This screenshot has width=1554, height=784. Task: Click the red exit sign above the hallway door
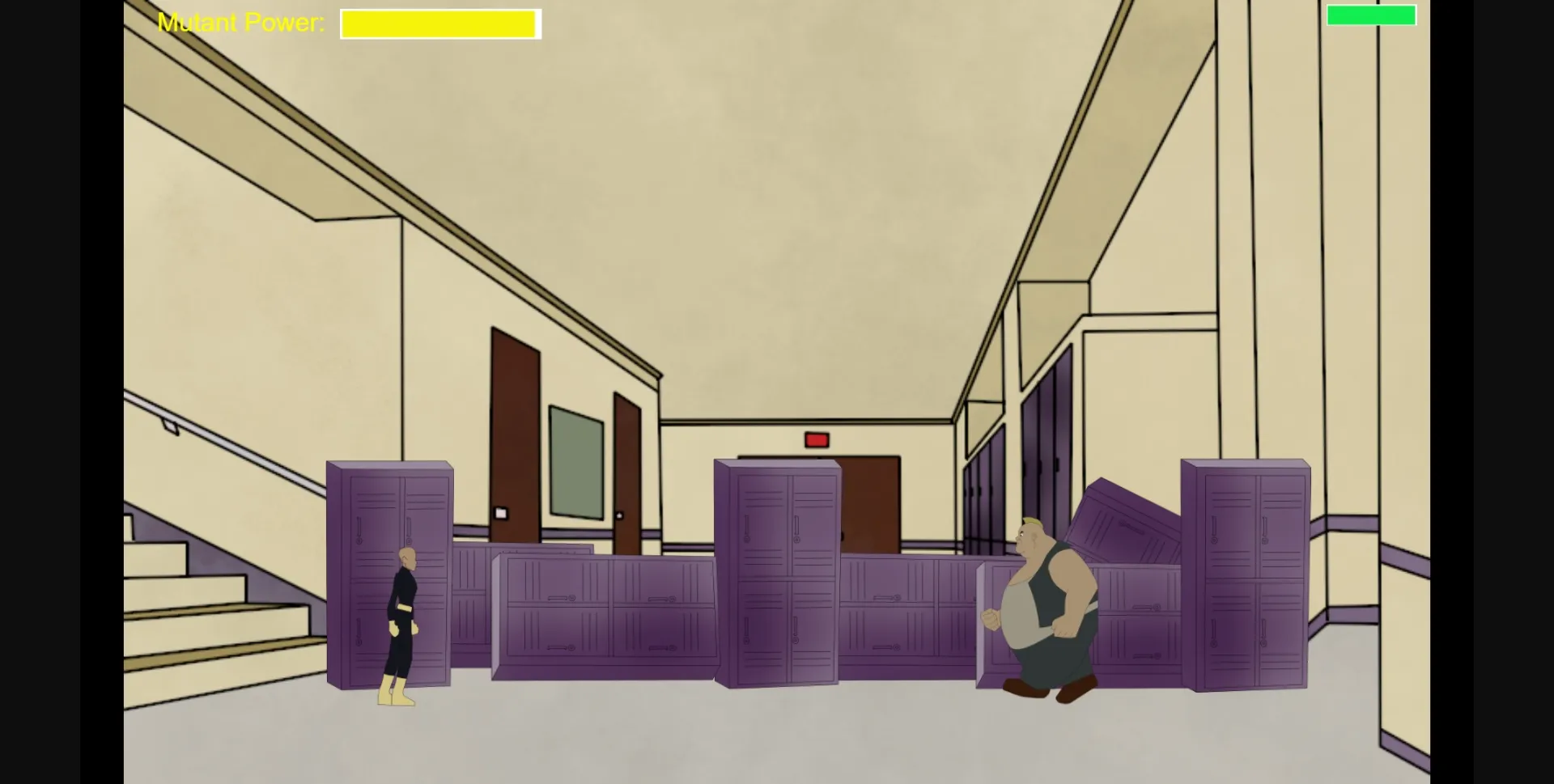pyautogui.click(x=817, y=439)
